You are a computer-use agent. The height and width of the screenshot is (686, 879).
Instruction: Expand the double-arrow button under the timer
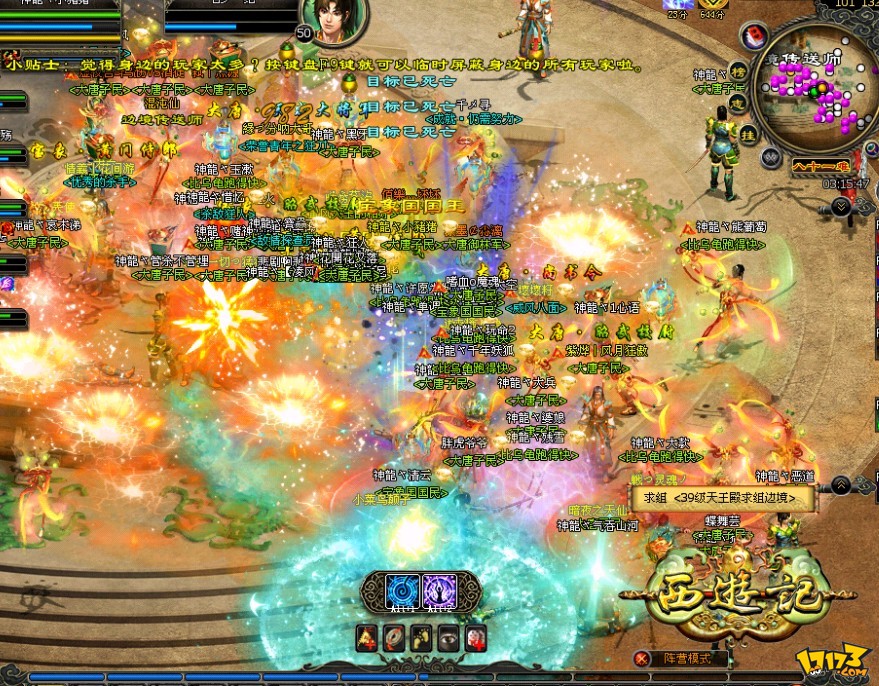[x=842, y=205]
